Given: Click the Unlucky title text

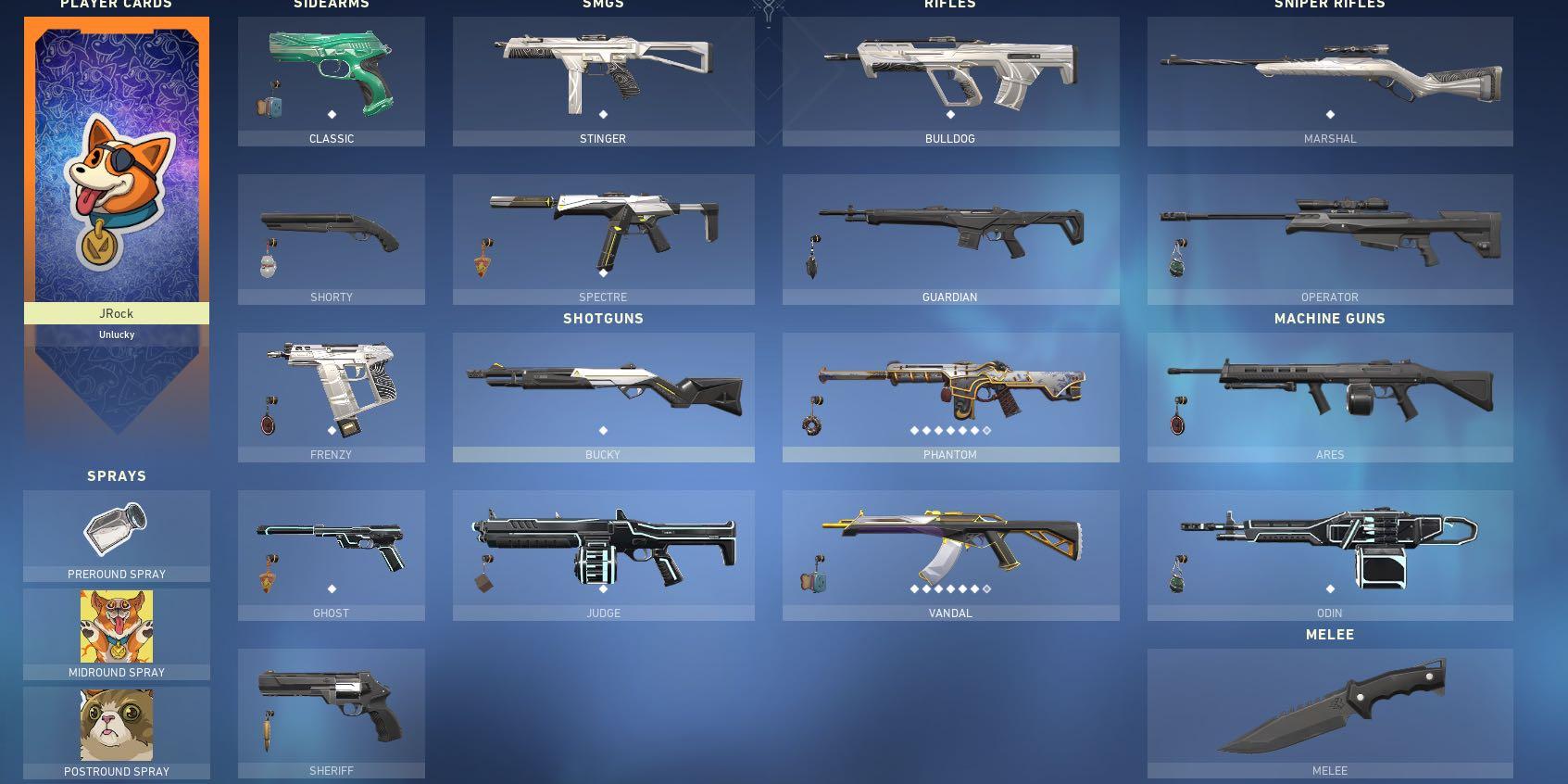Looking at the screenshot, I should (x=116, y=335).
